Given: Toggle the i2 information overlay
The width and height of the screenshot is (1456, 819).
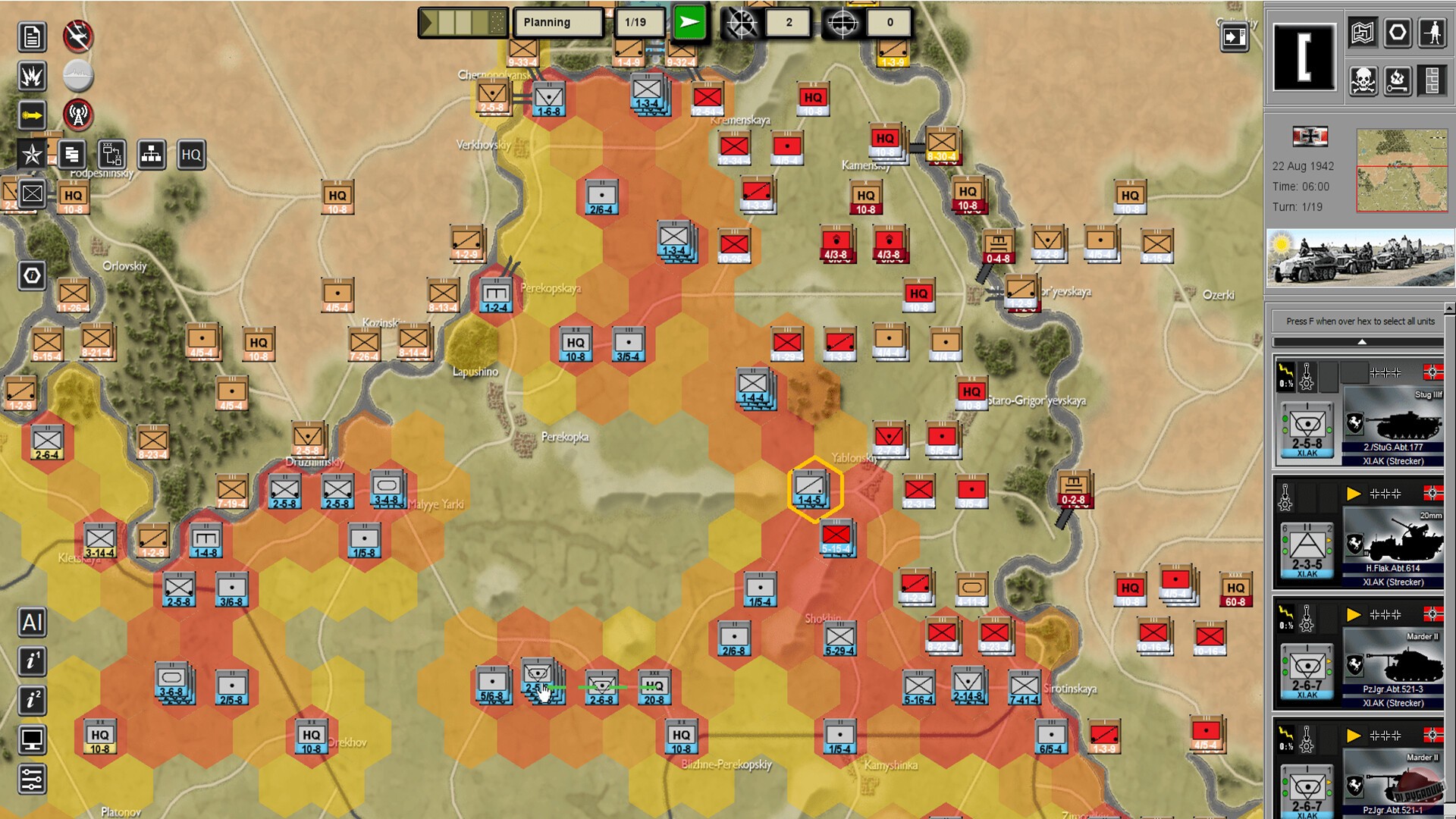Looking at the screenshot, I should (30, 700).
